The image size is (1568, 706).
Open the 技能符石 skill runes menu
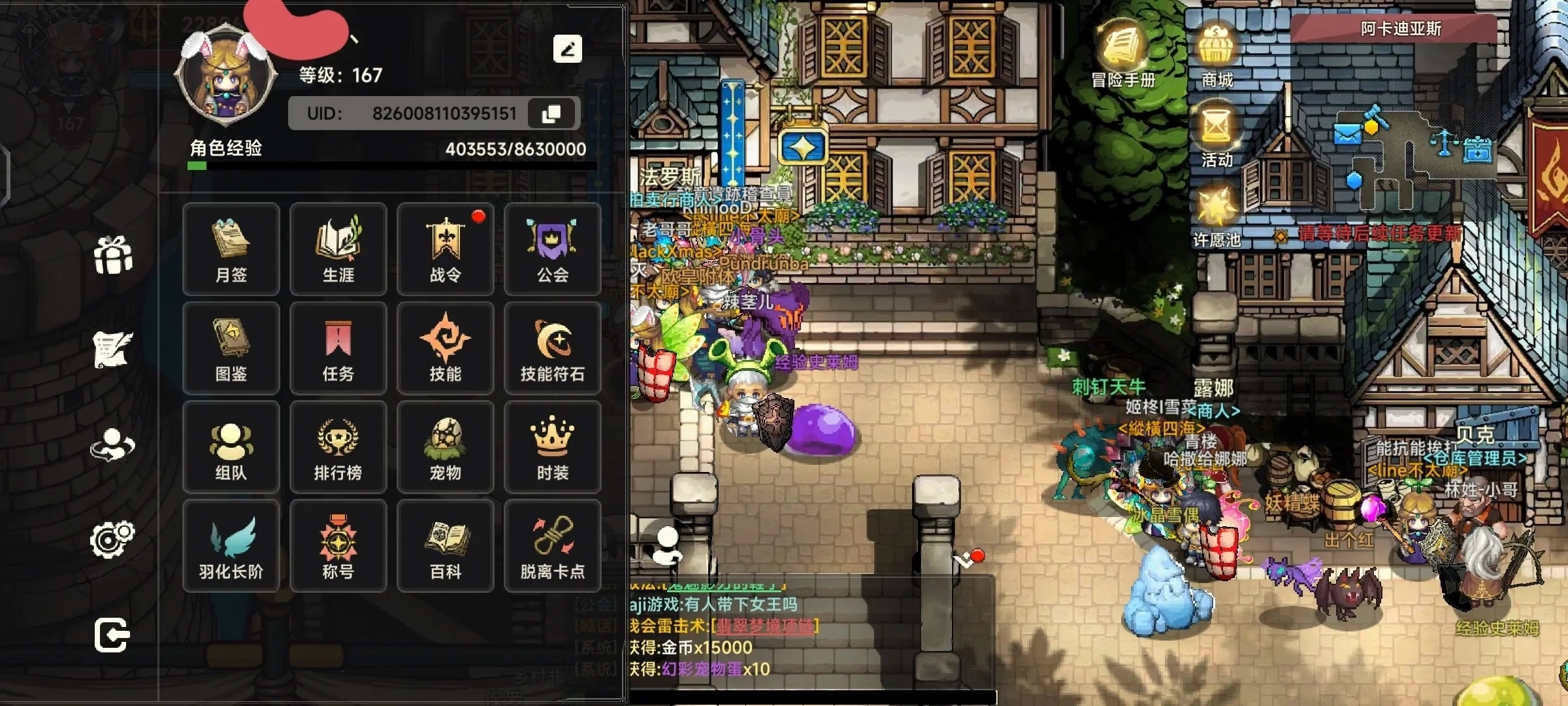[x=553, y=348]
